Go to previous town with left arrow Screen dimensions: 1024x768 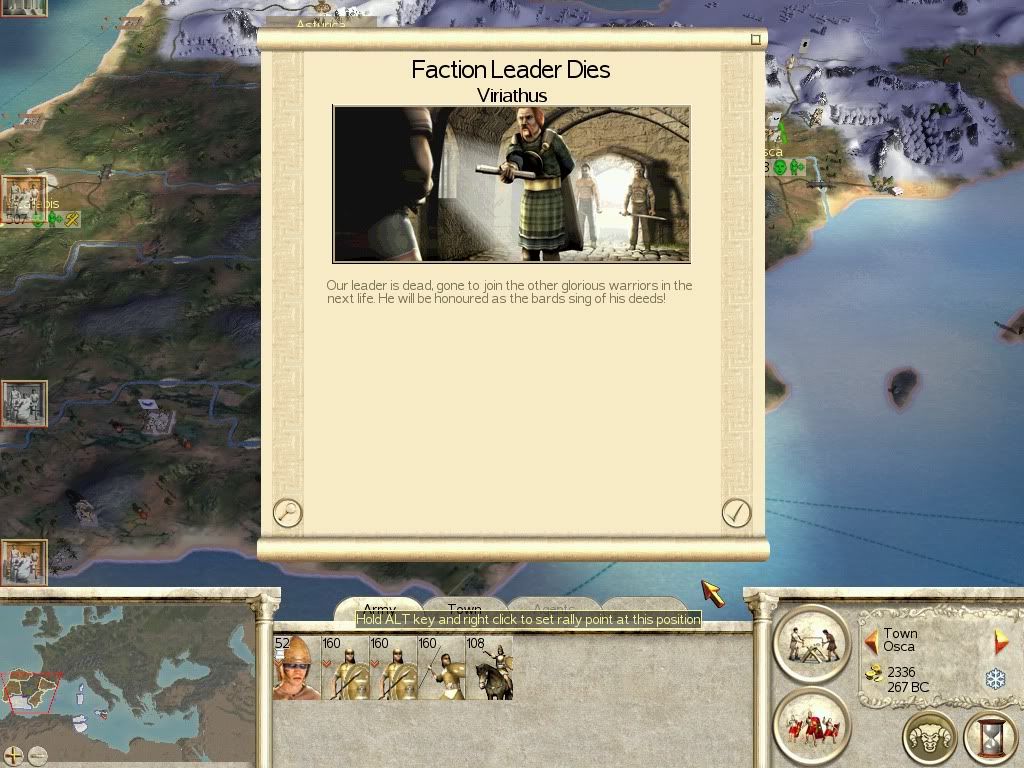[x=871, y=641]
